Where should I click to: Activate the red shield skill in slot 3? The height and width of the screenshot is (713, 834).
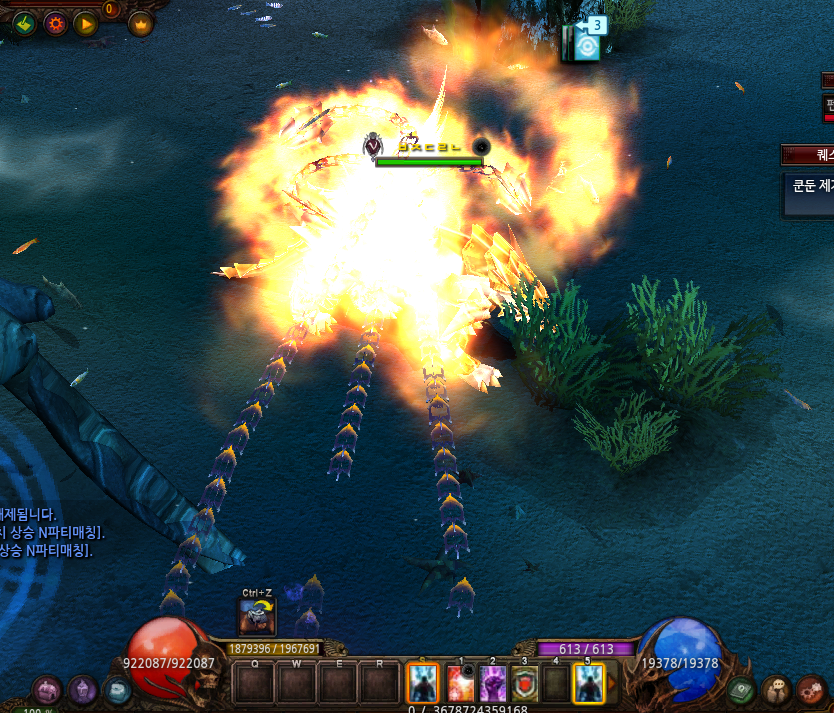pyautogui.click(x=525, y=684)
